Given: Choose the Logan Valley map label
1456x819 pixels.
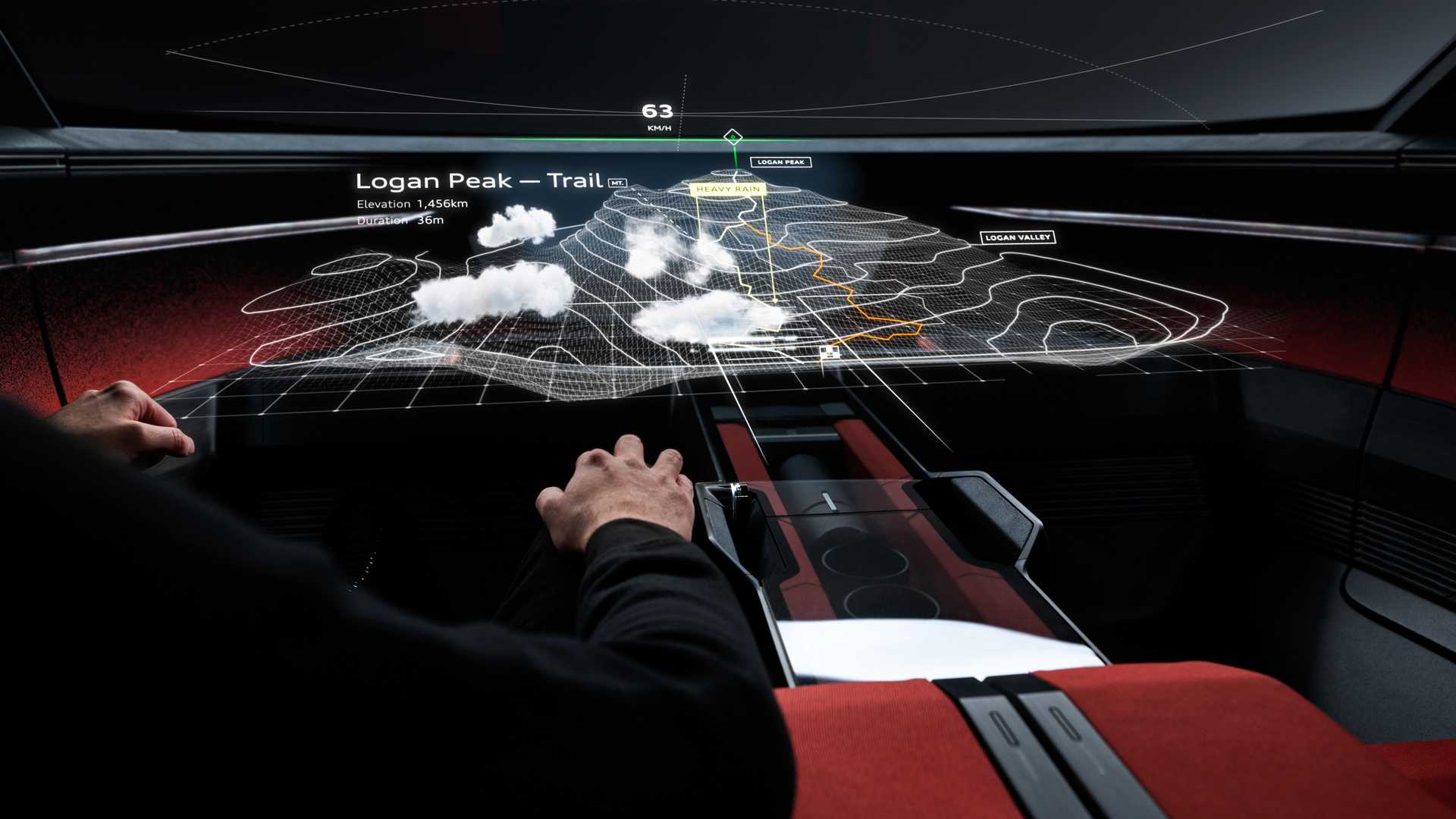Looking at the screenshot, I should pos(1017,237).
